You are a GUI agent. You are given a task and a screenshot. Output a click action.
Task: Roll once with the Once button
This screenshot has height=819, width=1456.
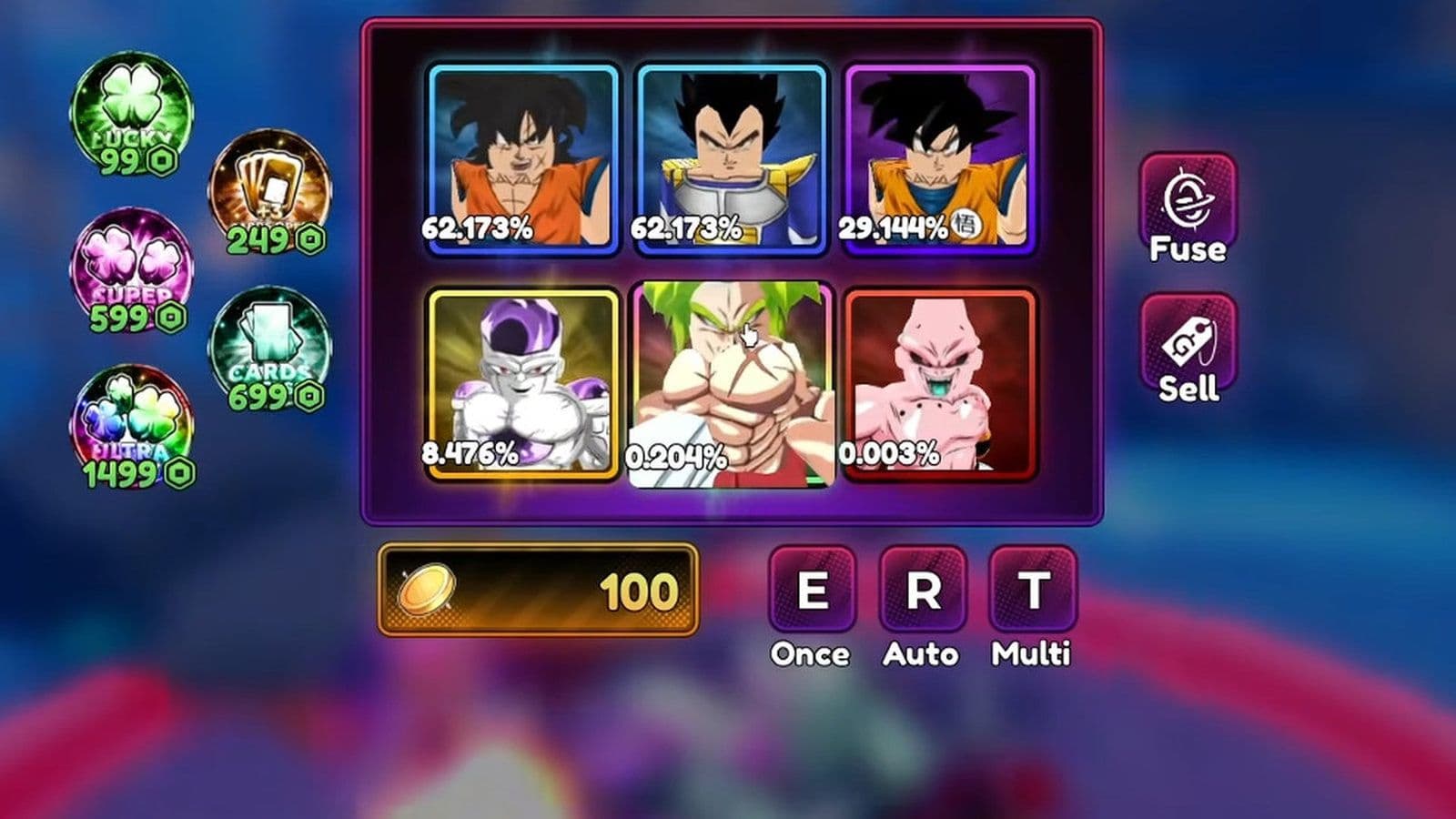tap(812, 590)
